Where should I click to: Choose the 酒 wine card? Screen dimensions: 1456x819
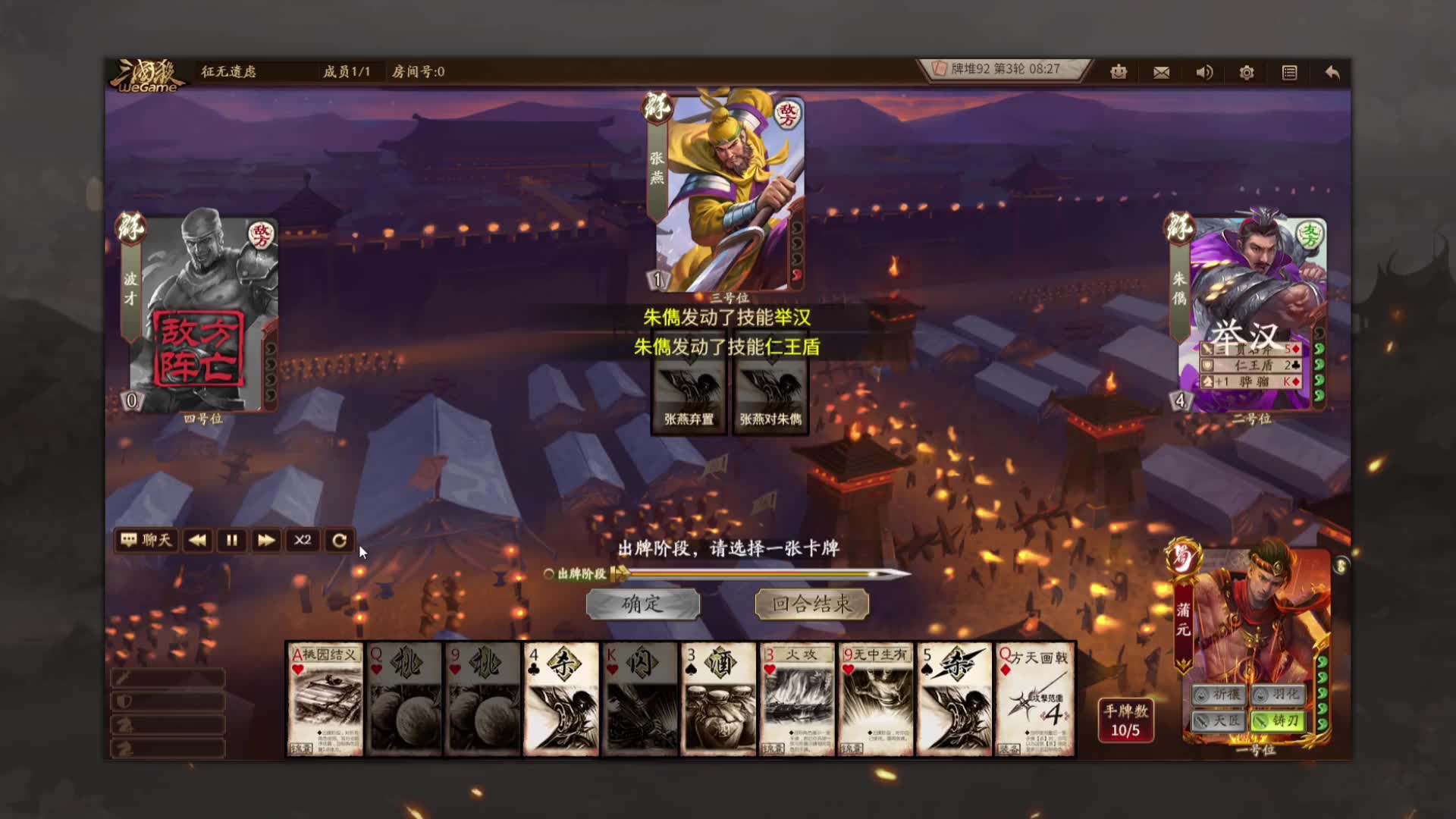coord(718,699)
